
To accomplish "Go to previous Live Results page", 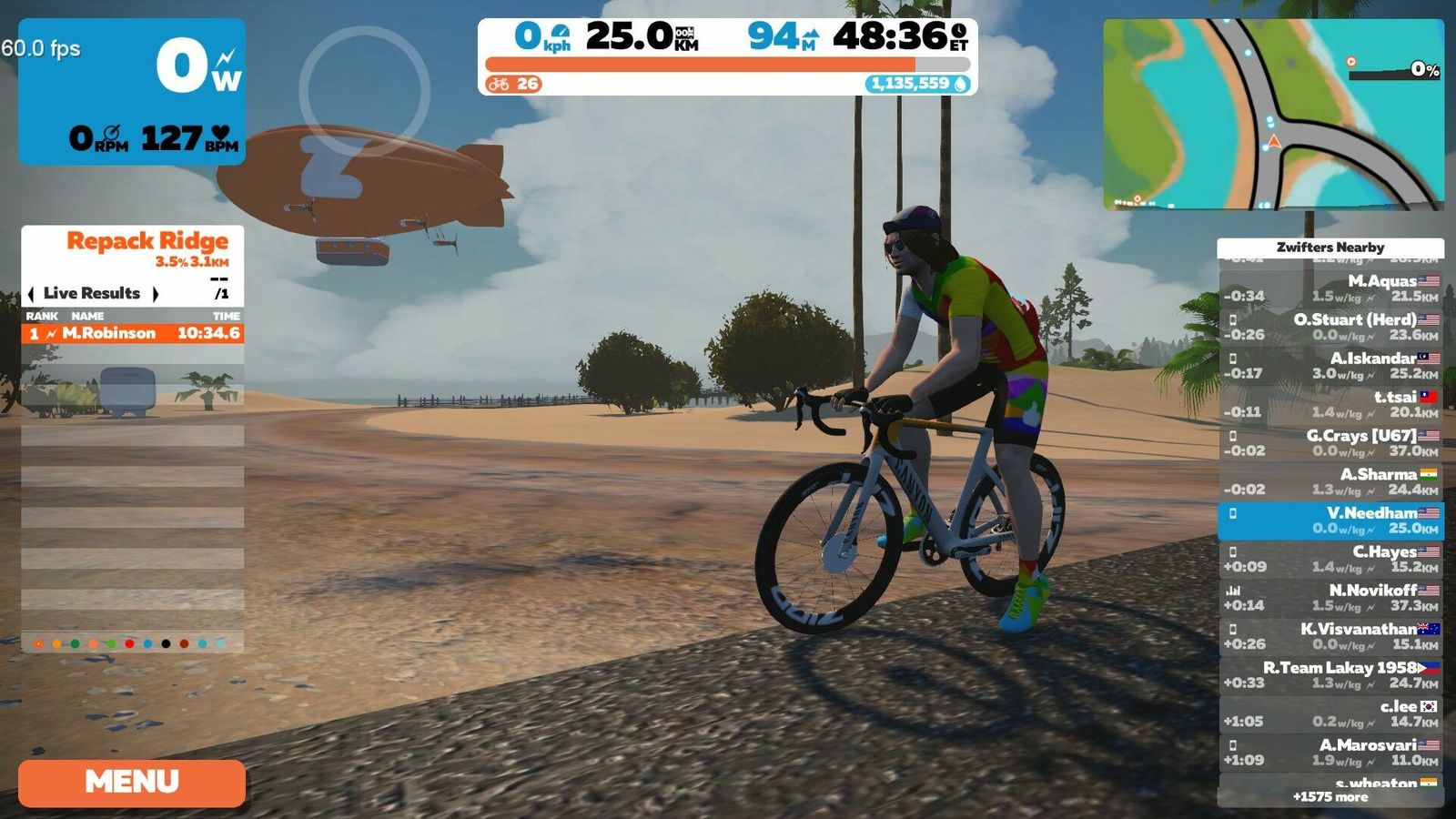I will point(32,294).
